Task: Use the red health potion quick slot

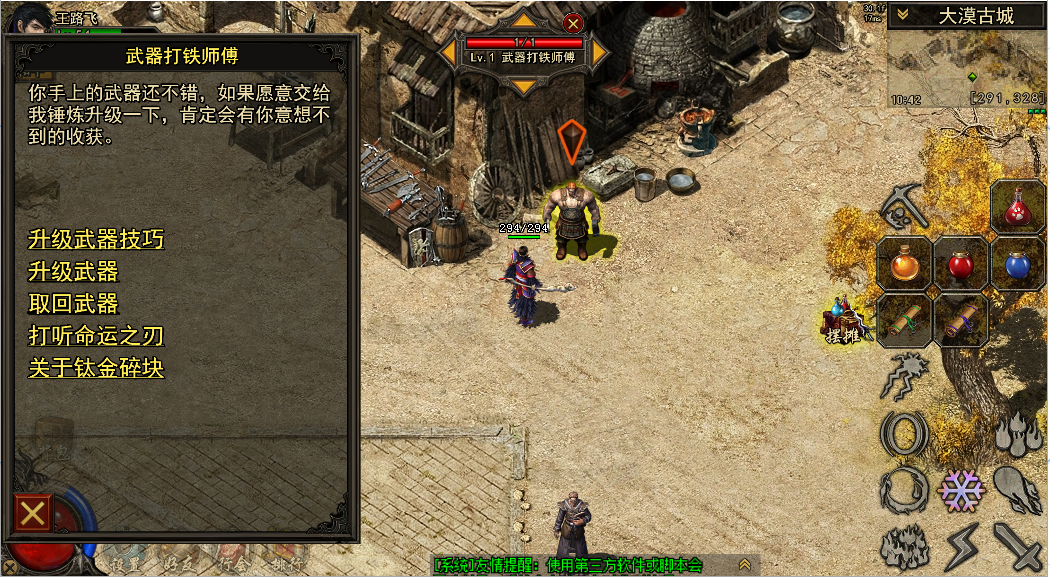Action: pyautogui.click(x=961, y=265)
